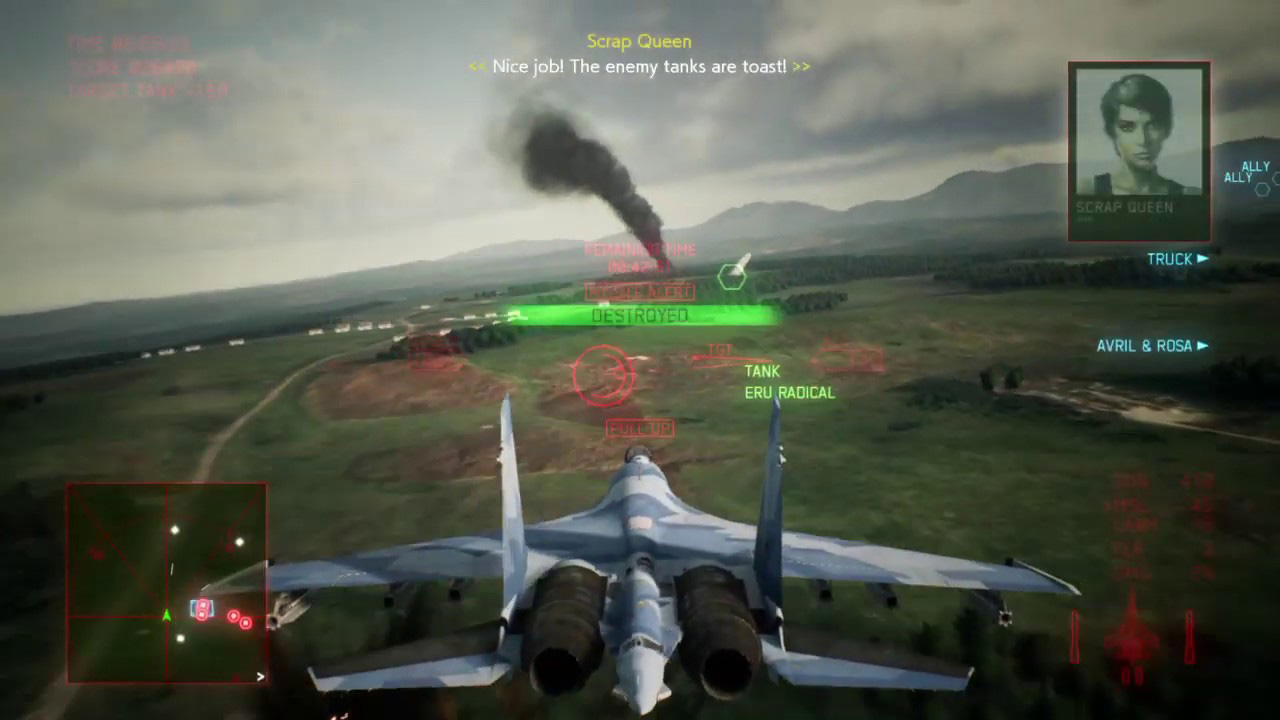Image resolution: width=1280 pixels, height=720 pixels.
Task: Select the AVRIL & ROSA target indicator
Action: point(1152,346)
